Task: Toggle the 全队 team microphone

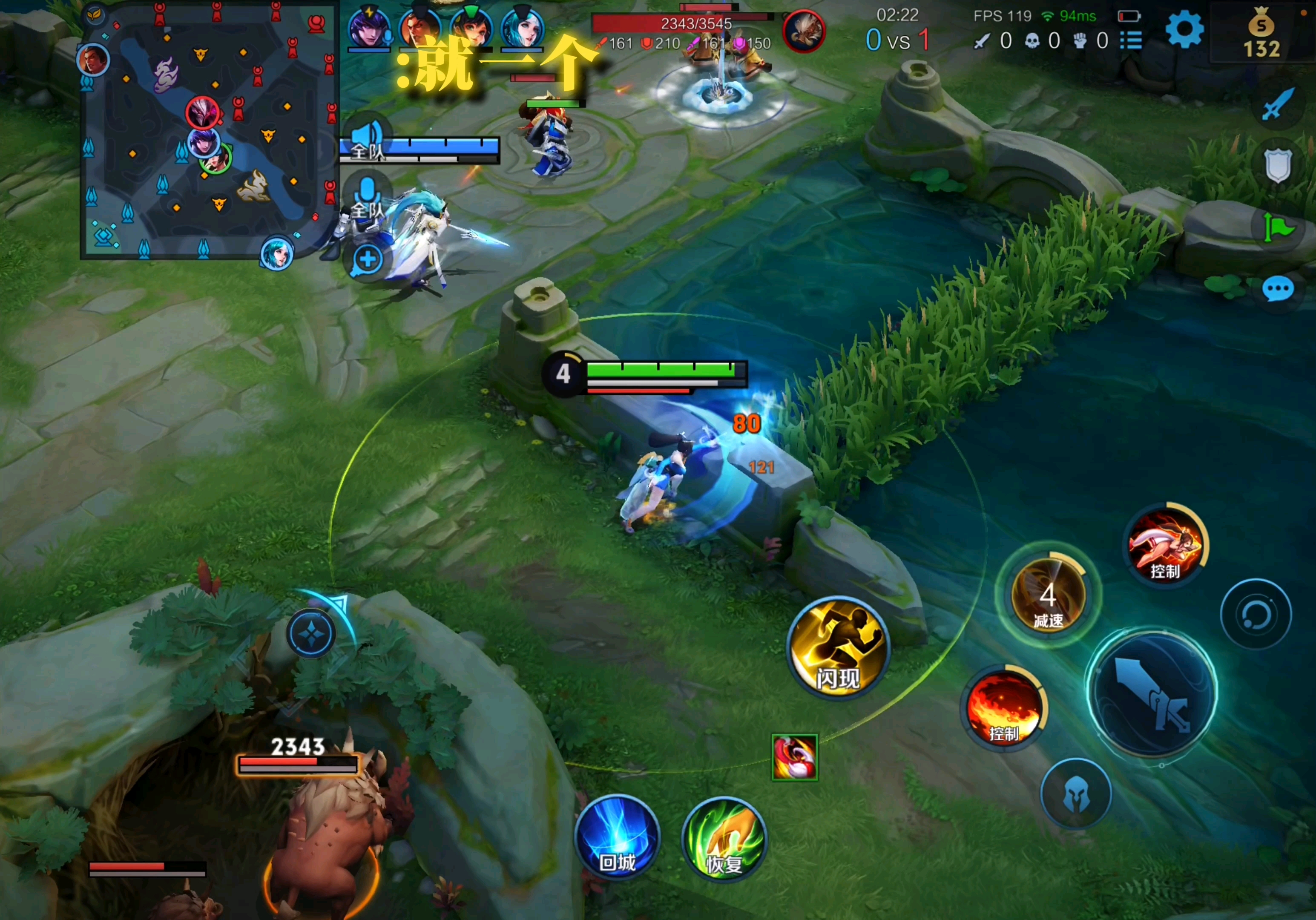Action: (x=367, y=198)
